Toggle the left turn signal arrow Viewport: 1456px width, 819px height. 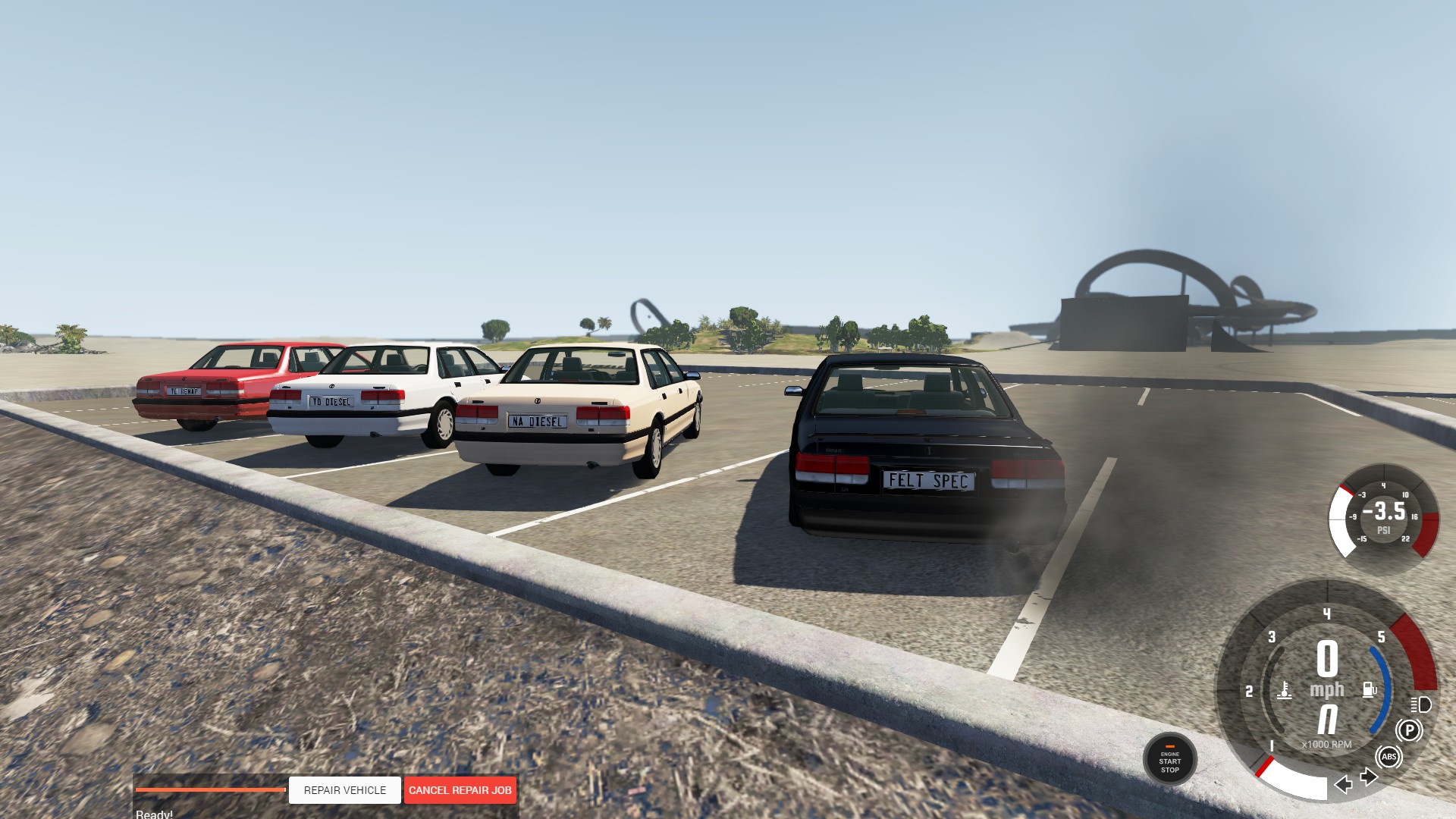click(1342, 784)
